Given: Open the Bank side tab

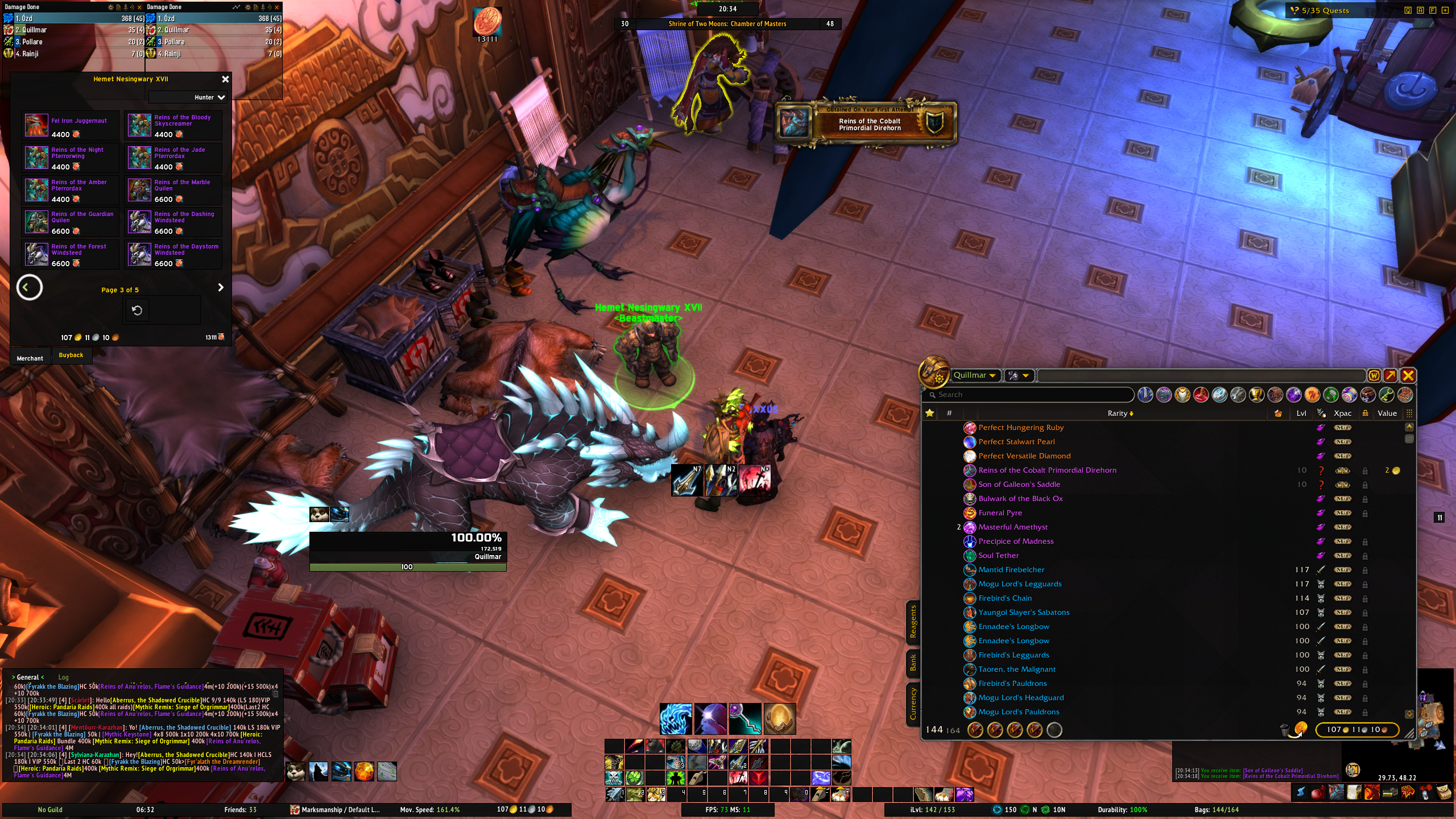Looking at the screenshot, I should (913, 663).
